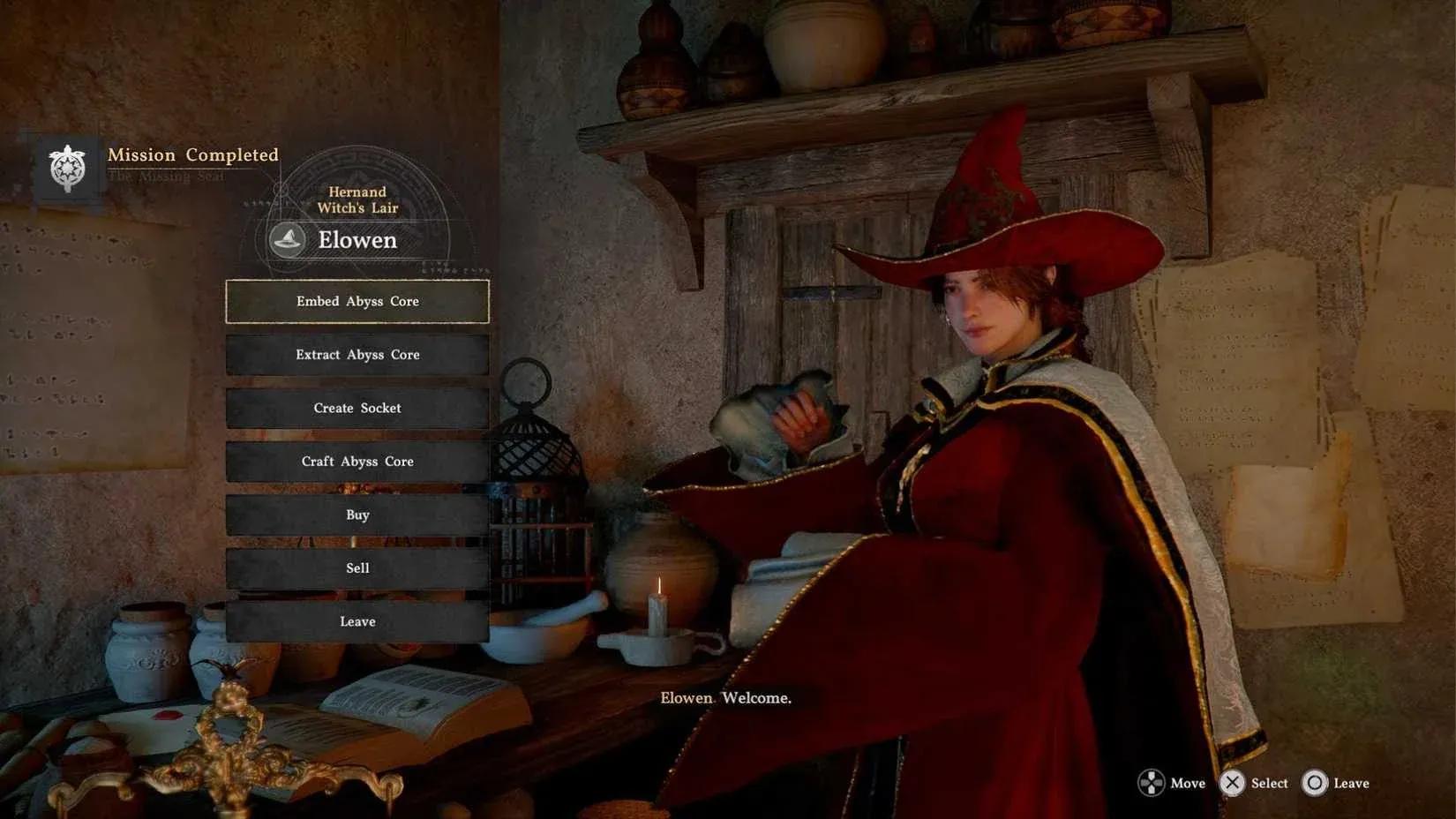Choose the Sell option
This screenshot has width=1456, height=819.
pyautogui.click(x=357, y=568)
